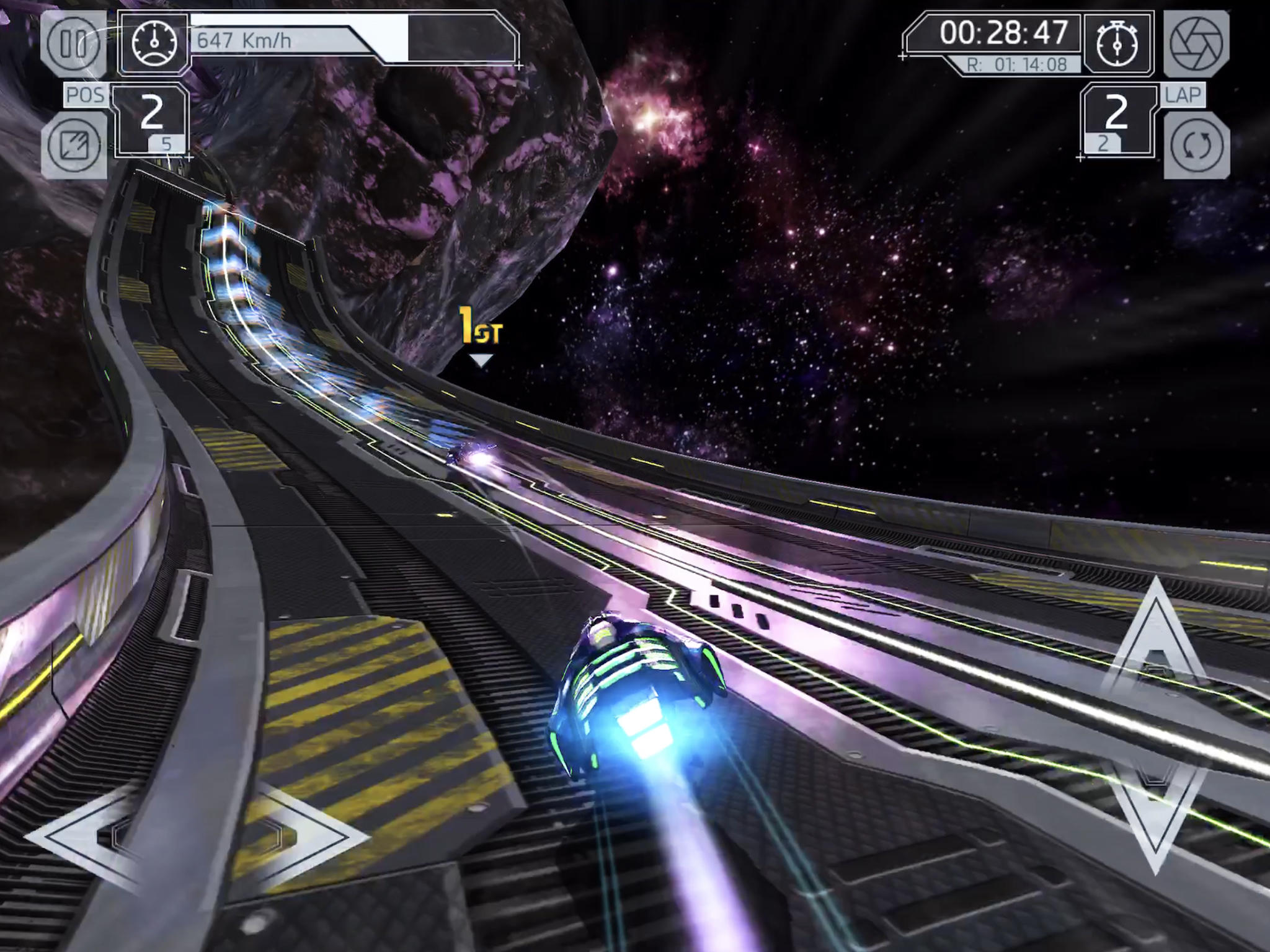Take a screenshot with the aperture icon
Viewport: 1270px width, 952px height.
pos(1196,43)
